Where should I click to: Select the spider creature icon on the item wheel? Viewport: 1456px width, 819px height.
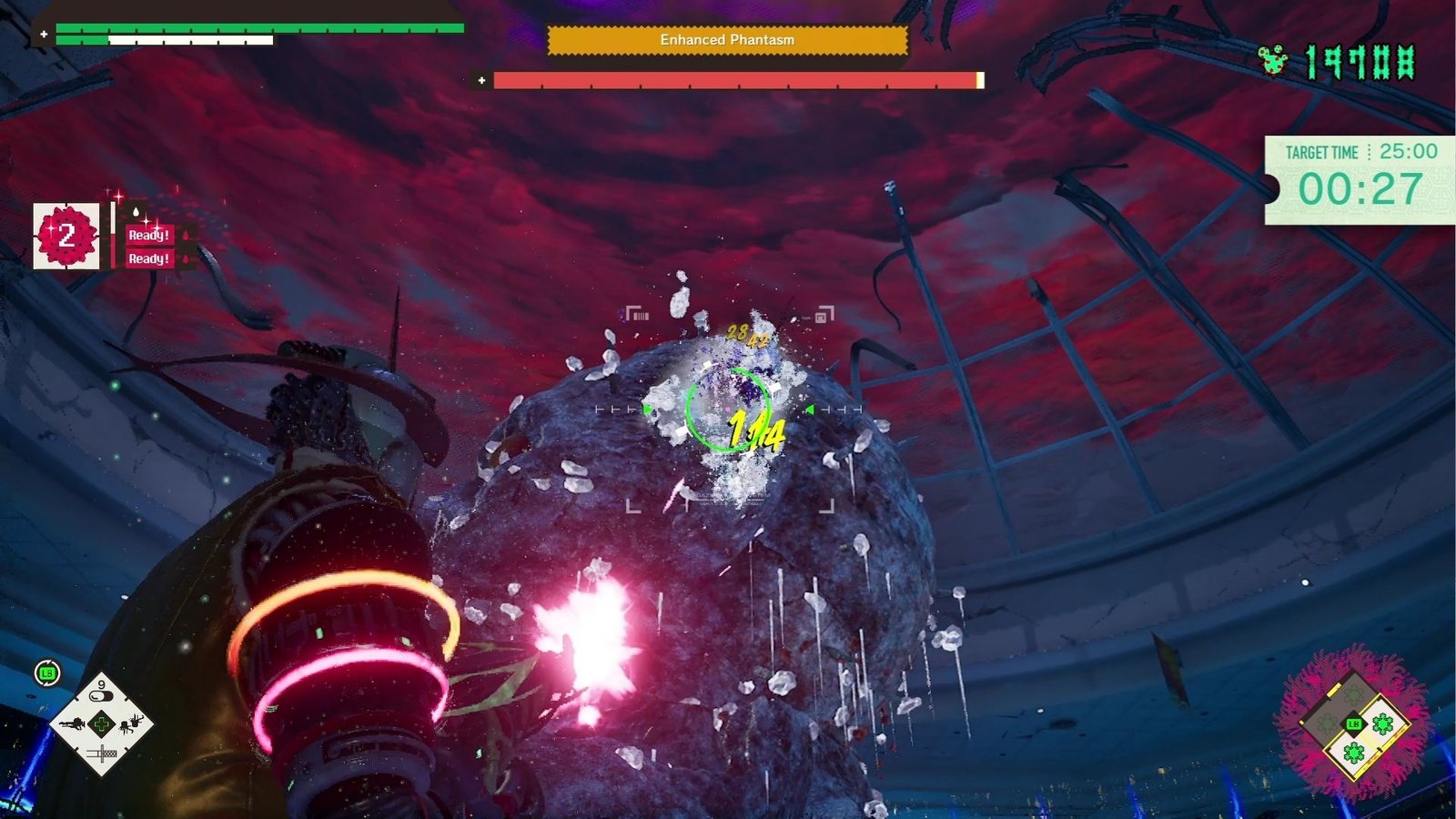pos(127,725)
